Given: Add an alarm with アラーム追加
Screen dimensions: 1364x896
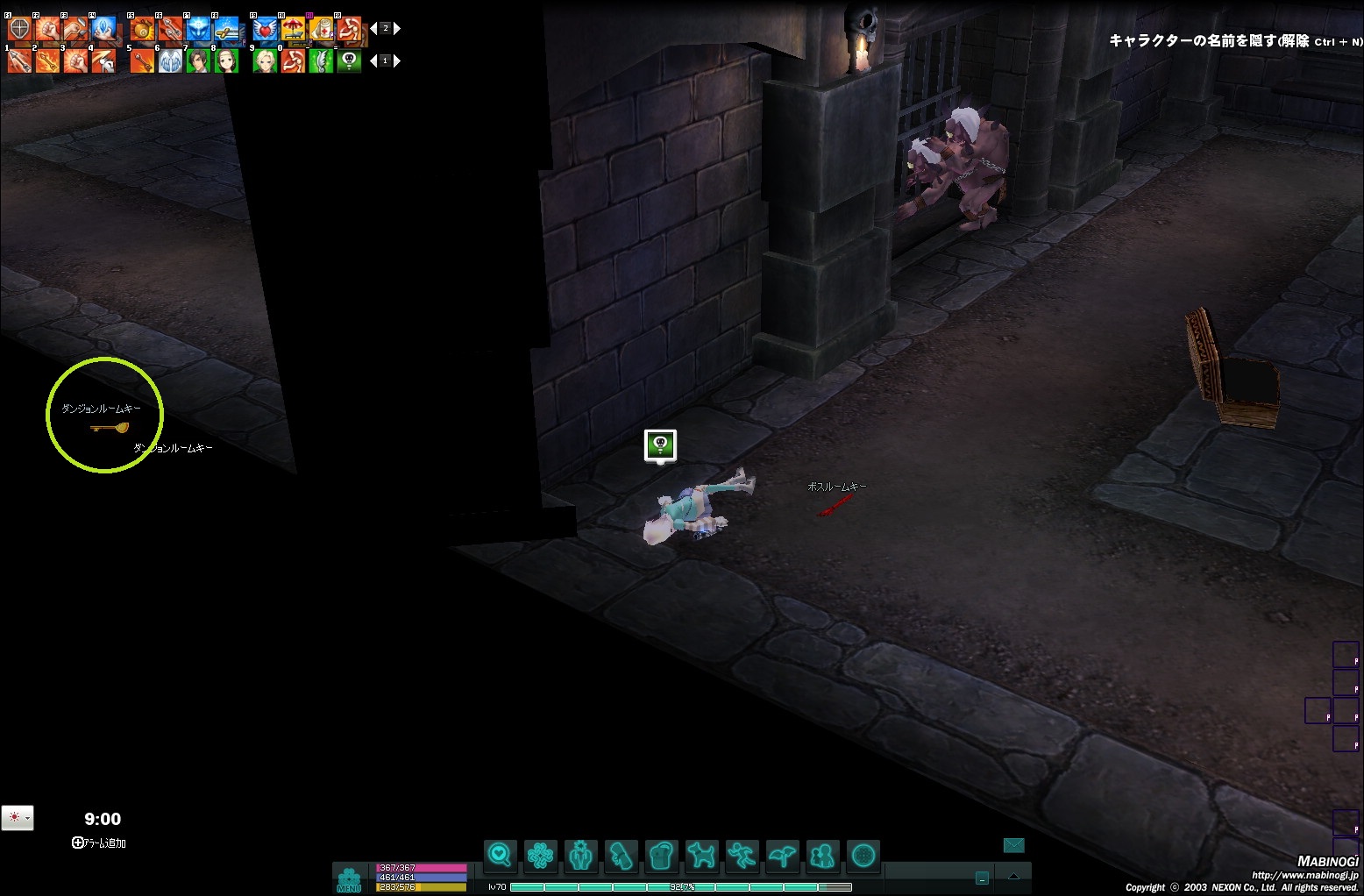Looking at the screenshot, I should pos(99,843).
